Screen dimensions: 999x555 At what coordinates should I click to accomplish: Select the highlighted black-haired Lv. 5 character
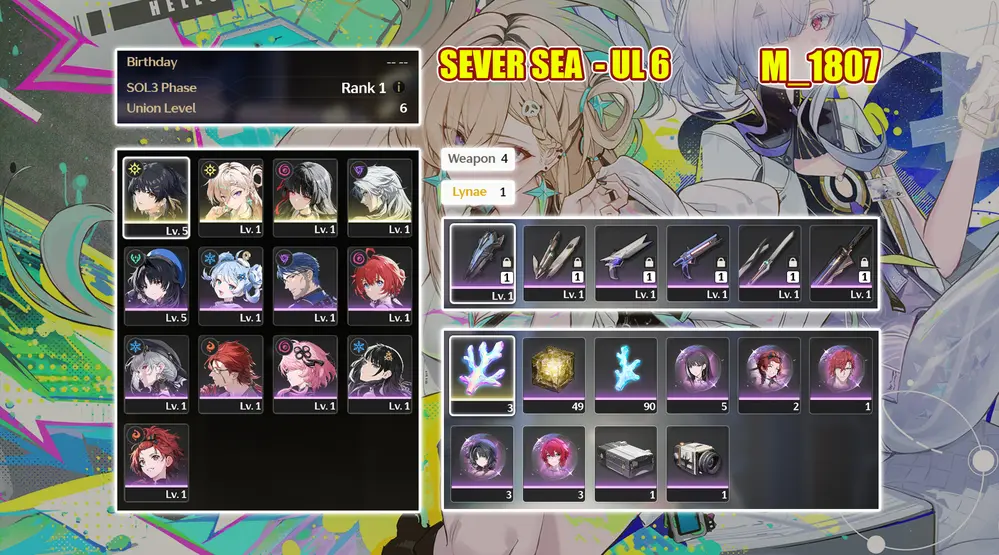[x=155, y=197]
